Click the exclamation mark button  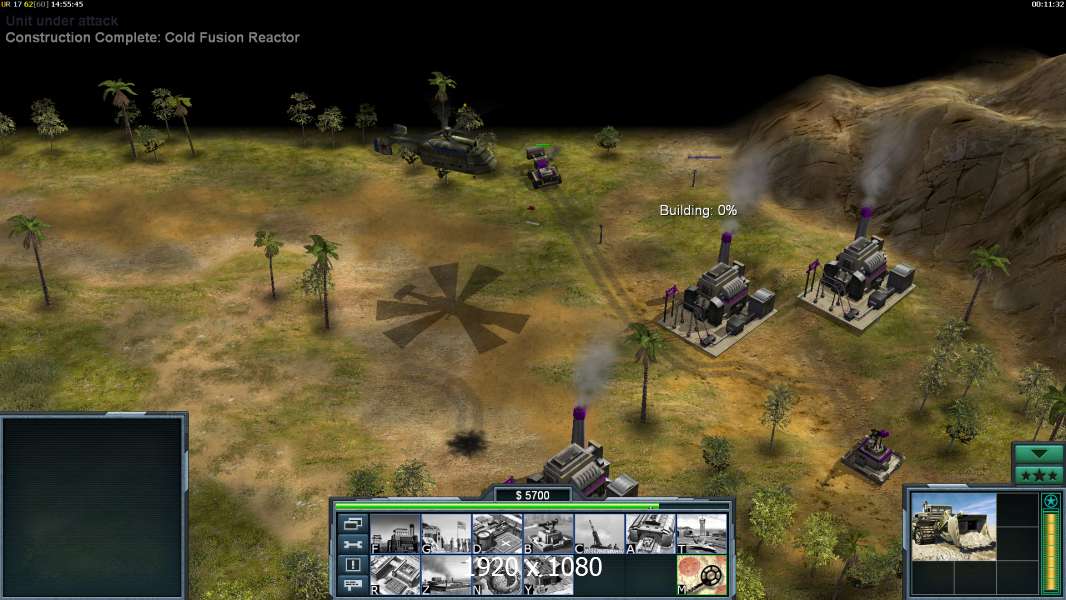pos(352,565)
